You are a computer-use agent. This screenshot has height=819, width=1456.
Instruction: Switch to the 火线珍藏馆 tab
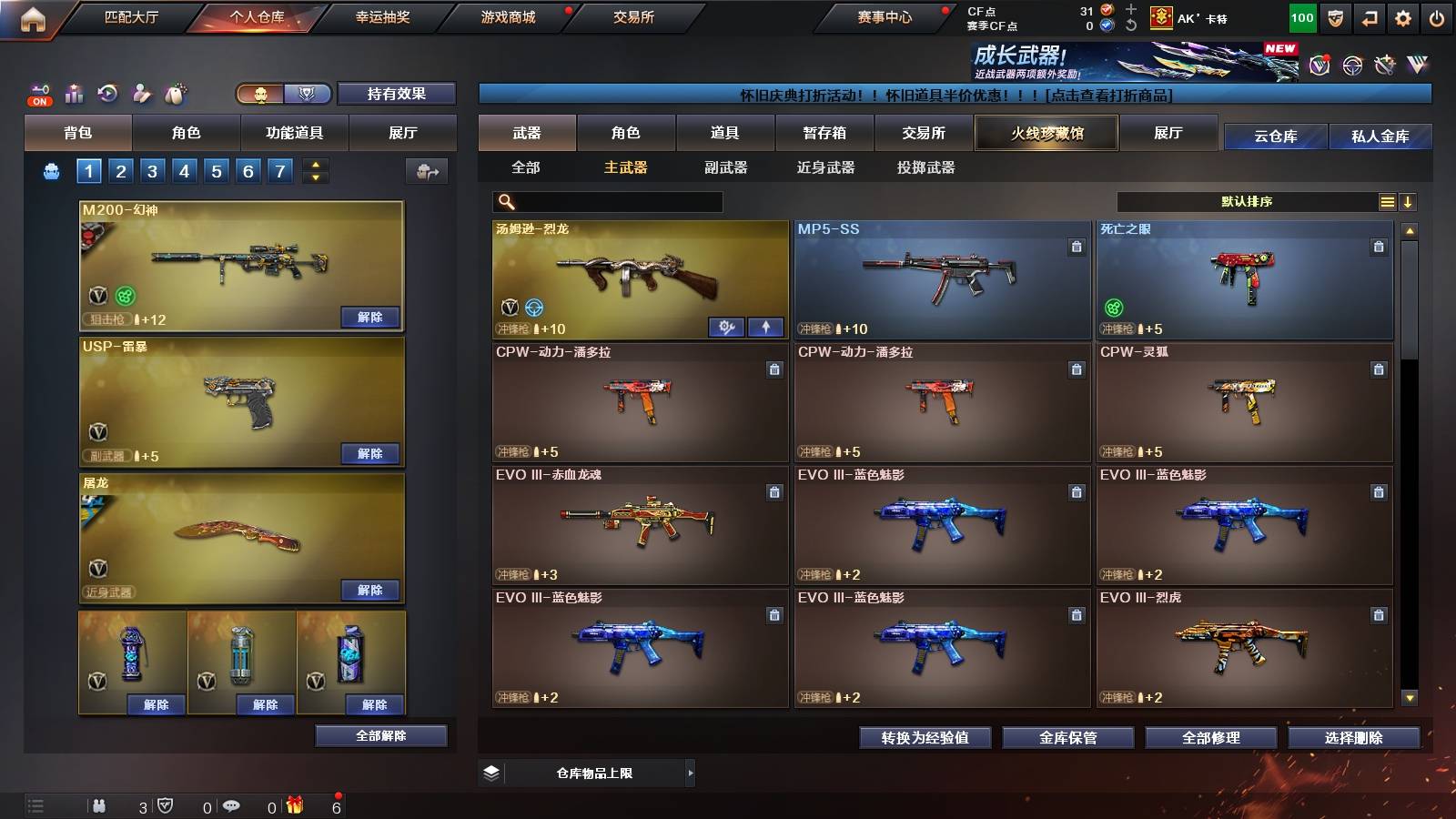click(1045, 133)
